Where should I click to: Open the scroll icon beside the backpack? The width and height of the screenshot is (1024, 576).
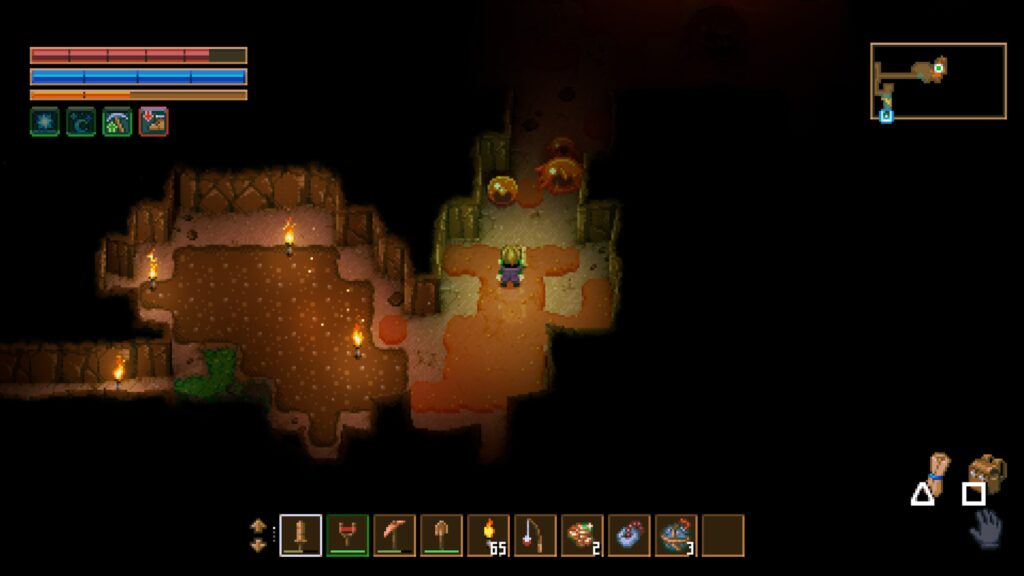938,468
